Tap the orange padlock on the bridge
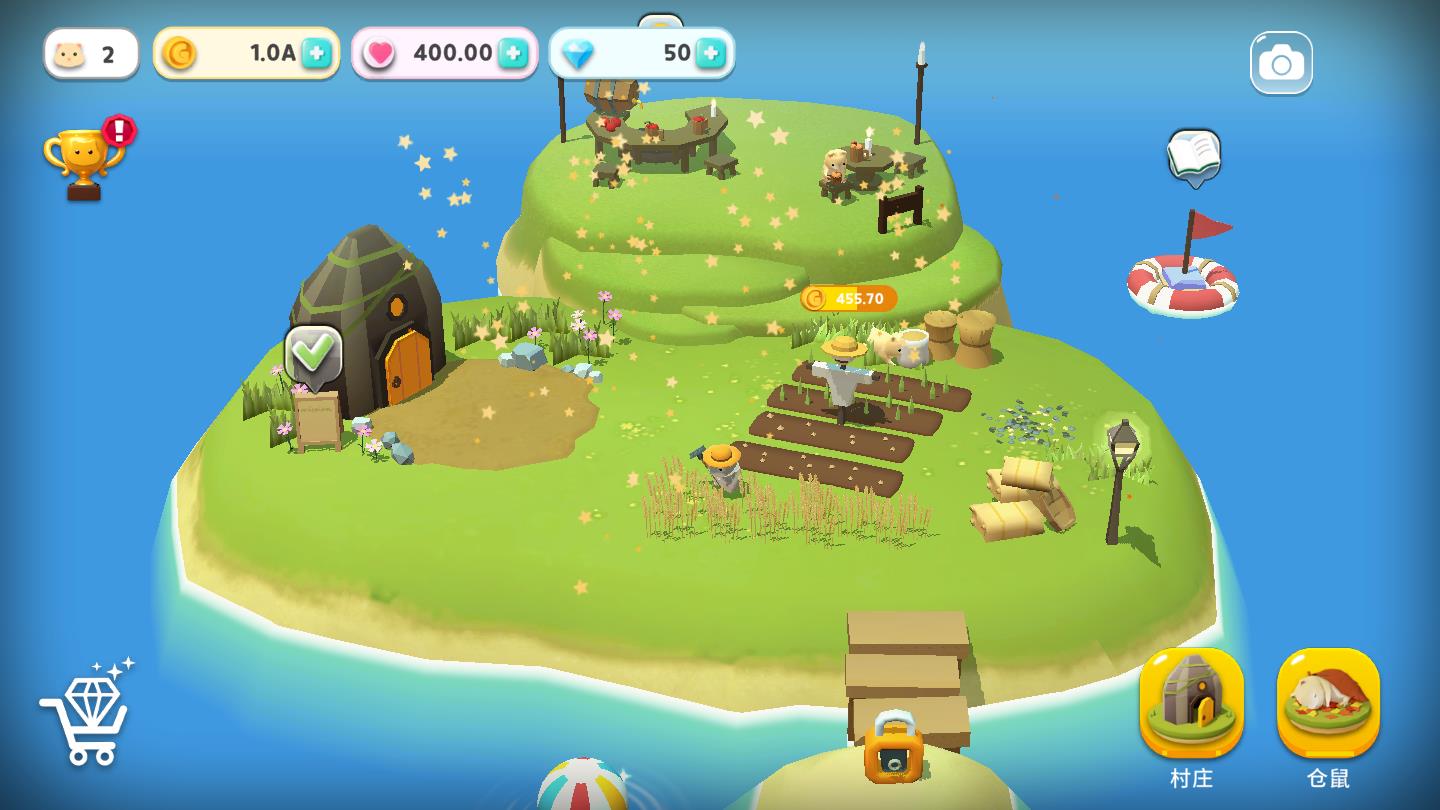Image resolution: width=1440 pixels, height=810 pixels. tap(893, 748)
